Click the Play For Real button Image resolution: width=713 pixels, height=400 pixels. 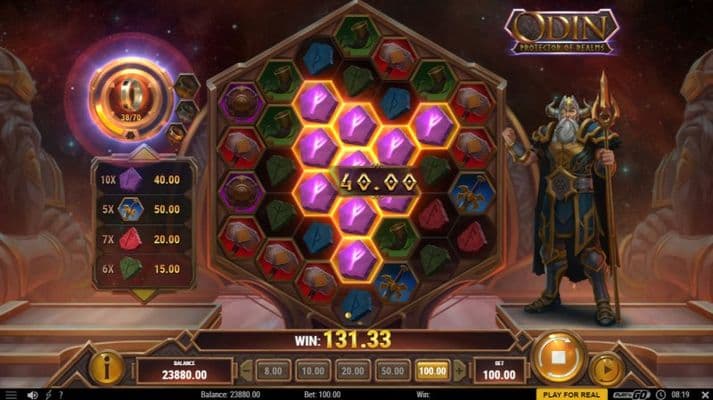[x=570, y=394]
